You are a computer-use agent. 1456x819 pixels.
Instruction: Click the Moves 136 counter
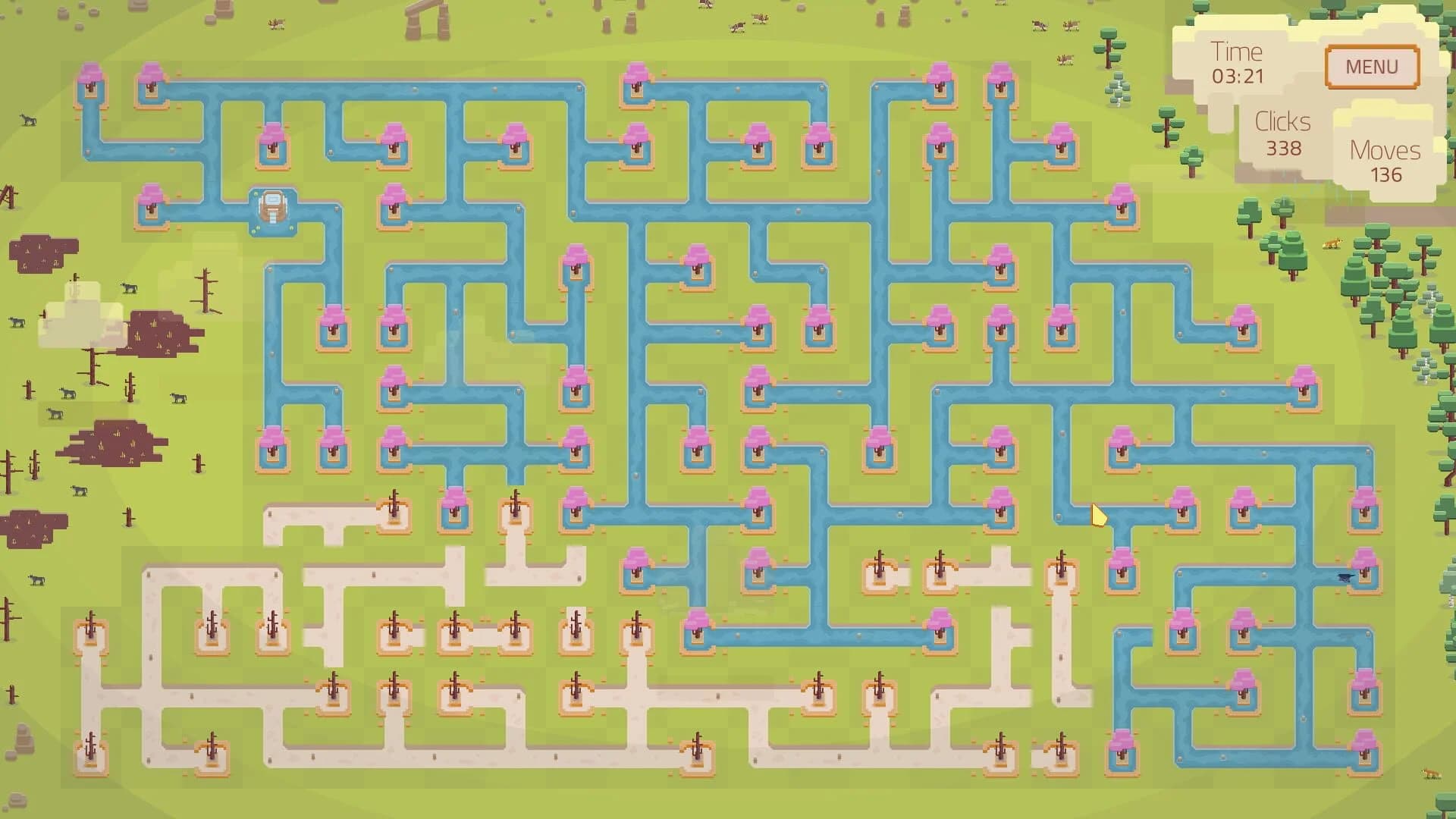pyautogui.click(x=1384, y=163)
